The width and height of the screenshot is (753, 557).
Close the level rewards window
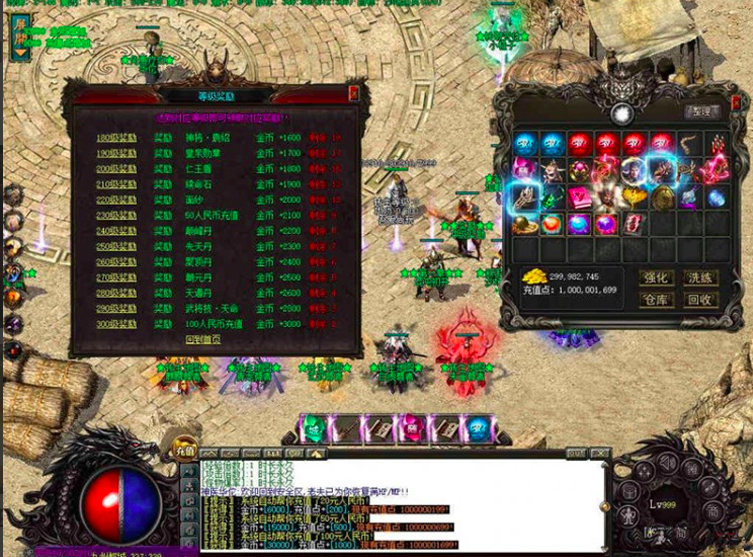pyautogui.click(x=353, y=92)
